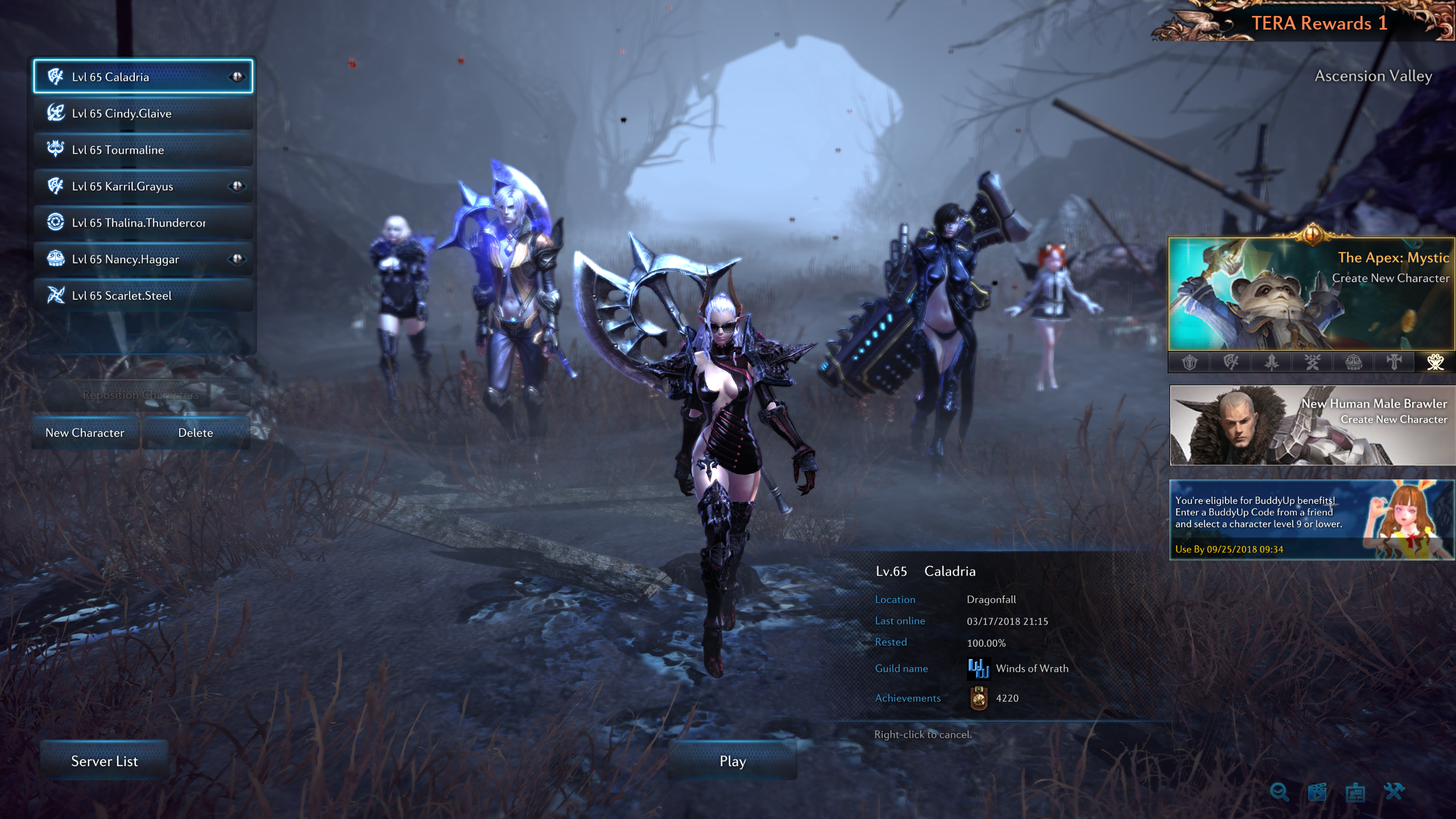The image size is (1456, 819).
Task: Select the Lvl 65 Scarlet.Steel character
Action: [x=142, y=295]
